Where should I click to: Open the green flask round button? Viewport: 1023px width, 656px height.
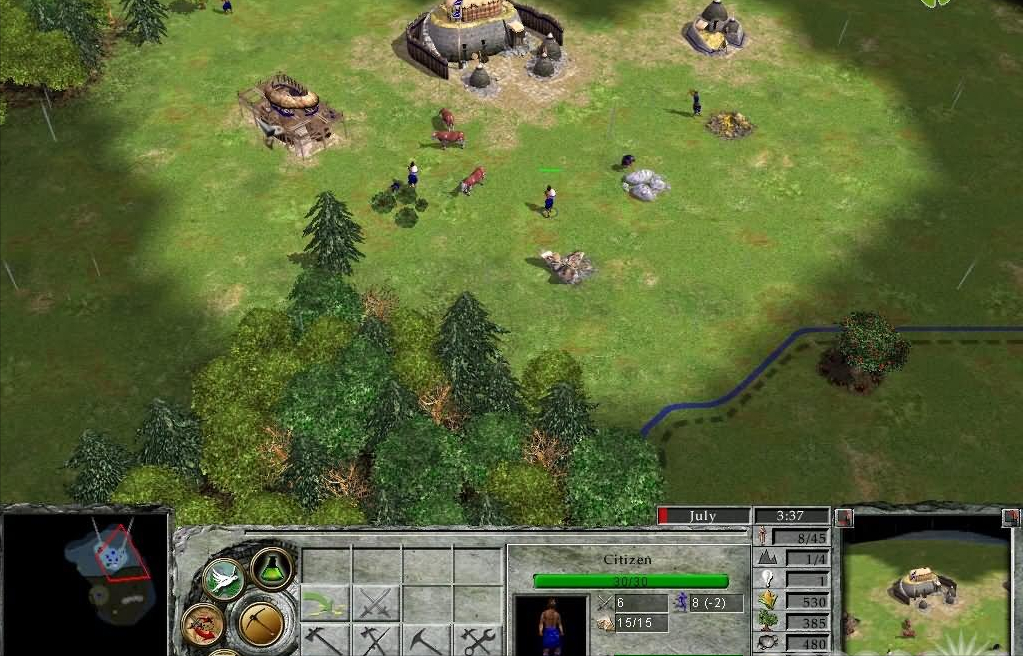click(x=271, y=568)
